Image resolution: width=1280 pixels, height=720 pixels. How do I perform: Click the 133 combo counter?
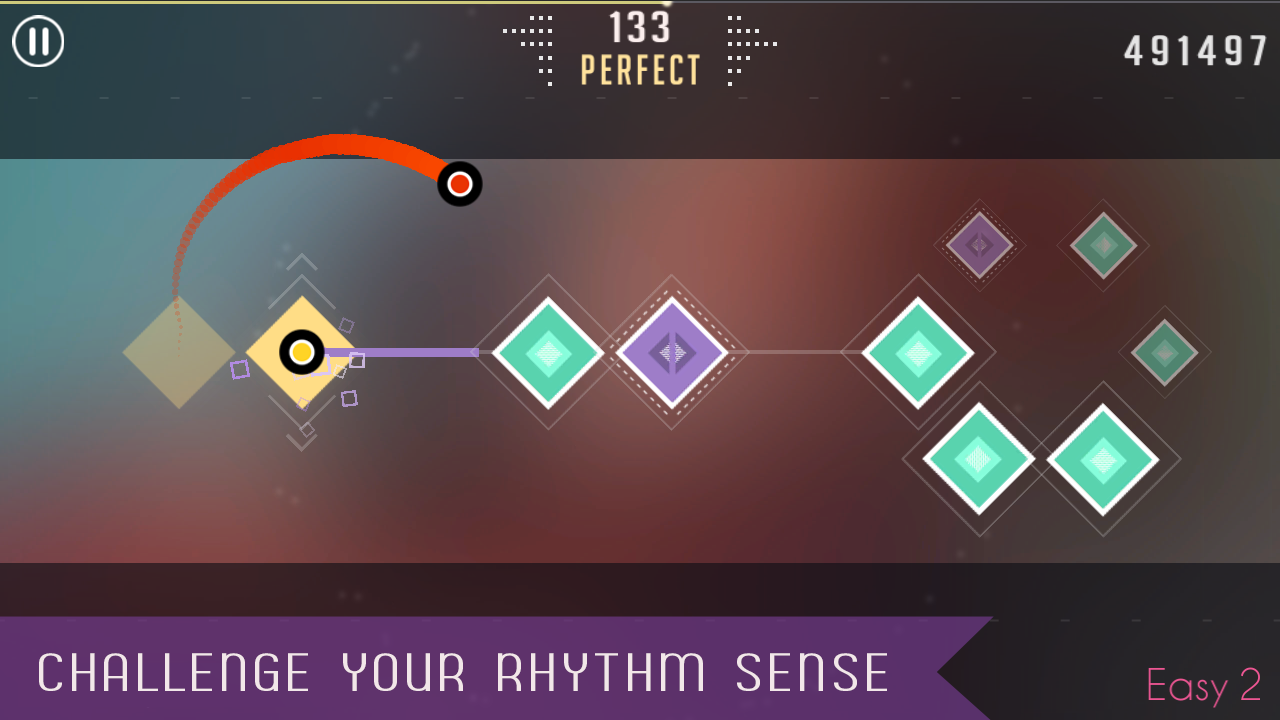coord(640,29)
